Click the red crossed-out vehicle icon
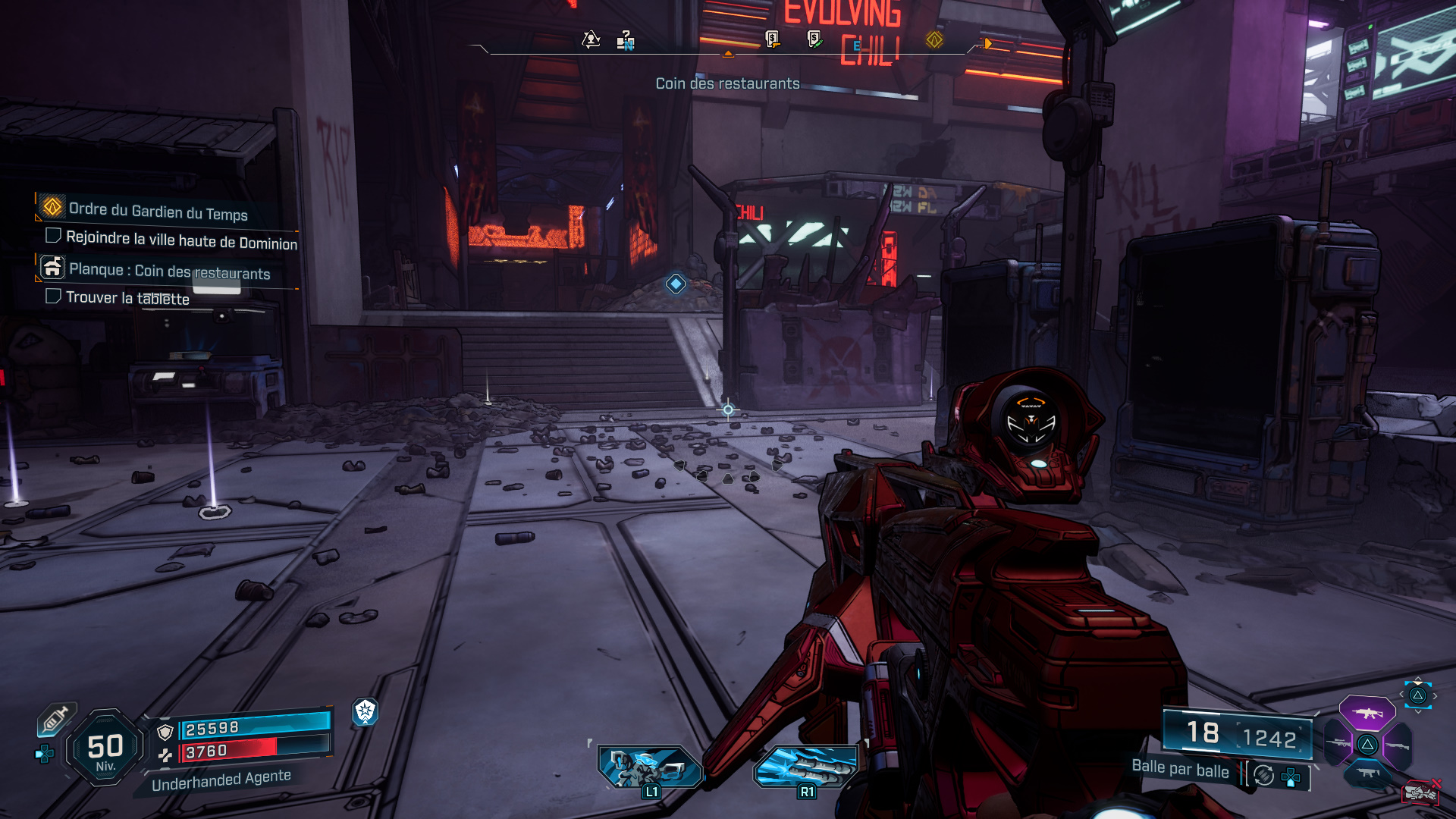This screenshot has height=819, width=1456. (1420, 792)
